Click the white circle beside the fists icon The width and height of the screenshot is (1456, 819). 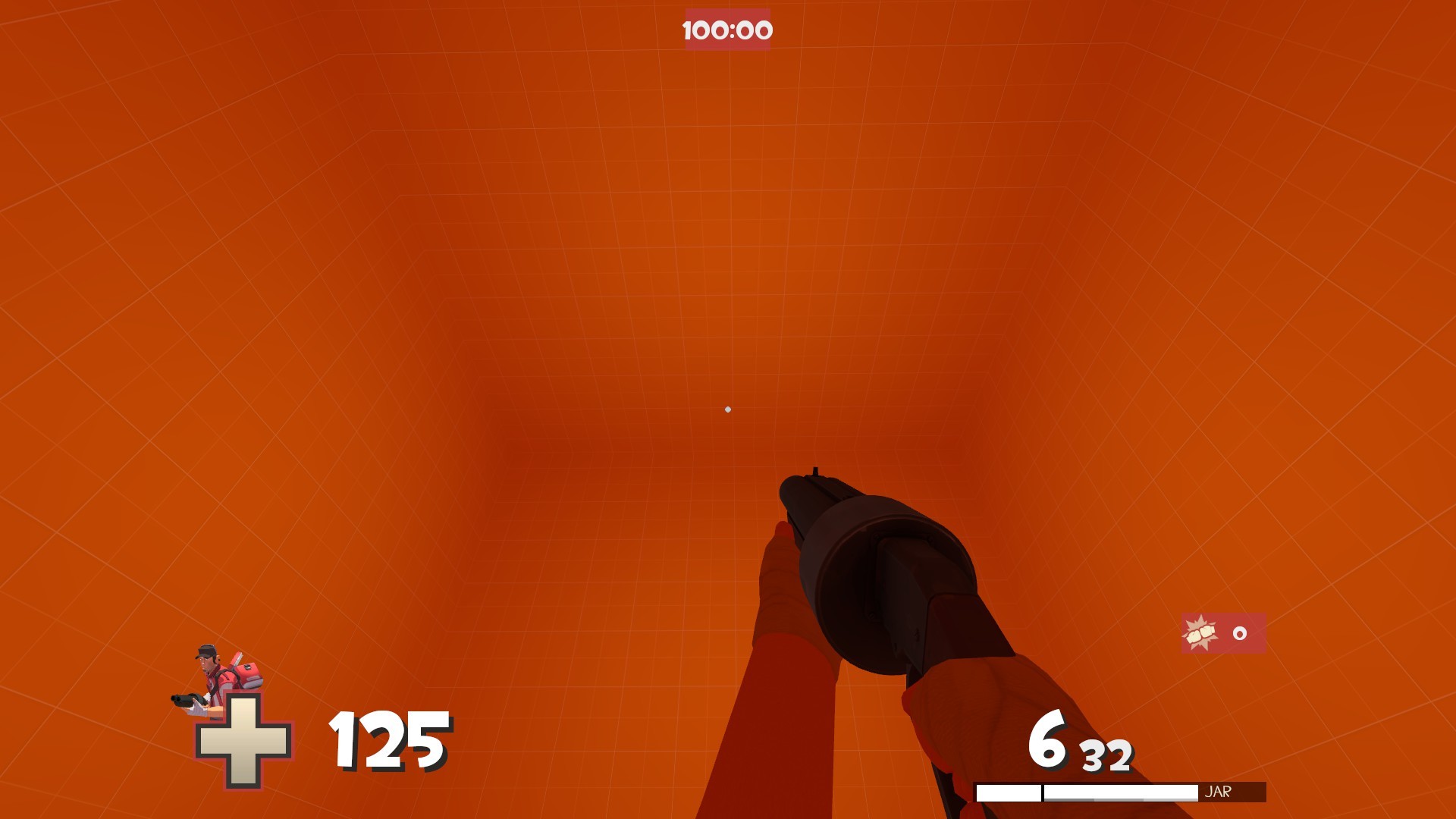tap(1239, 632)
